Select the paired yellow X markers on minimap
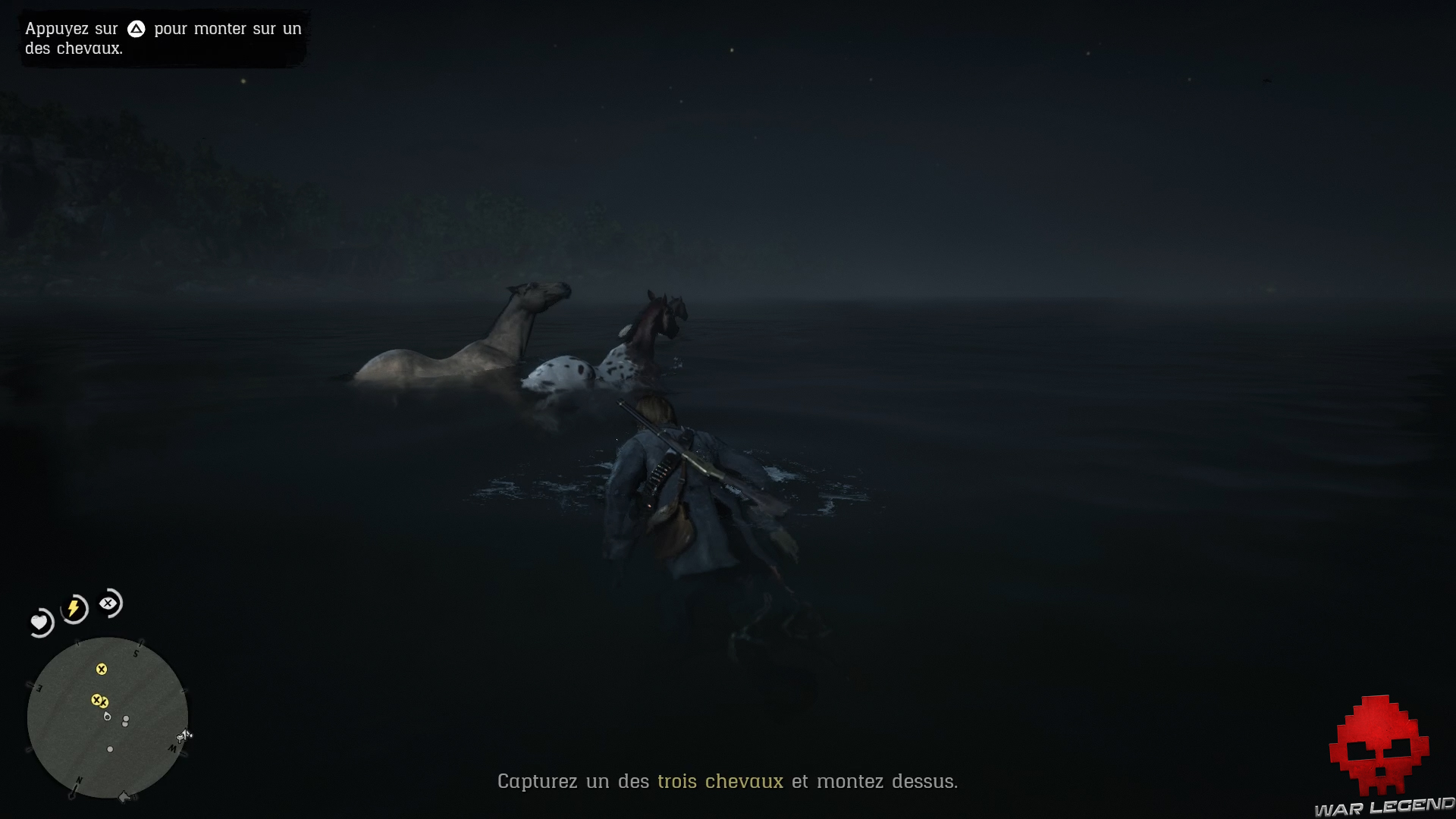Screen dimensions: 1456x819 (100, 700)
